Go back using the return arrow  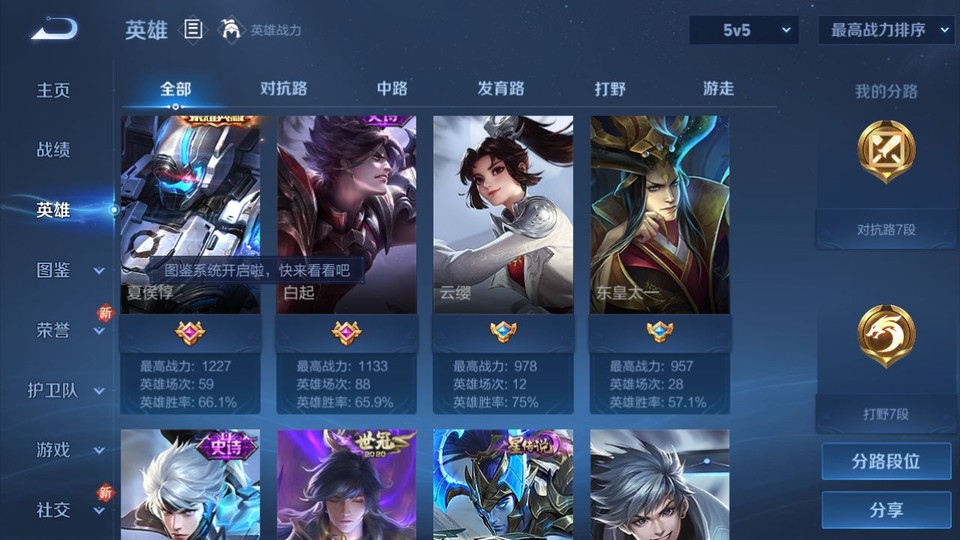tap(54, 30)
